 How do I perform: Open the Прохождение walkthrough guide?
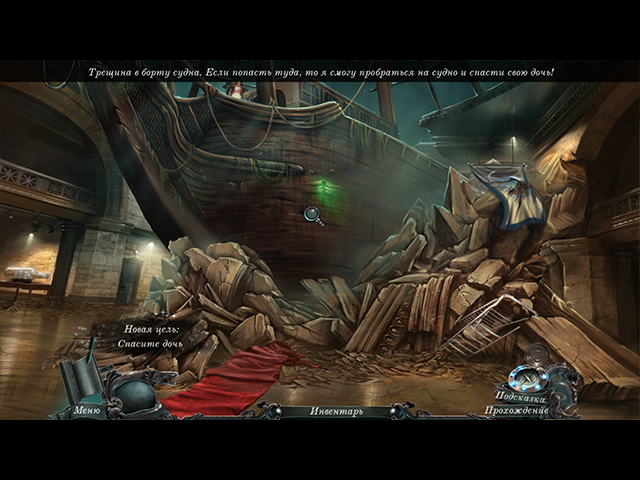[516, 410]
